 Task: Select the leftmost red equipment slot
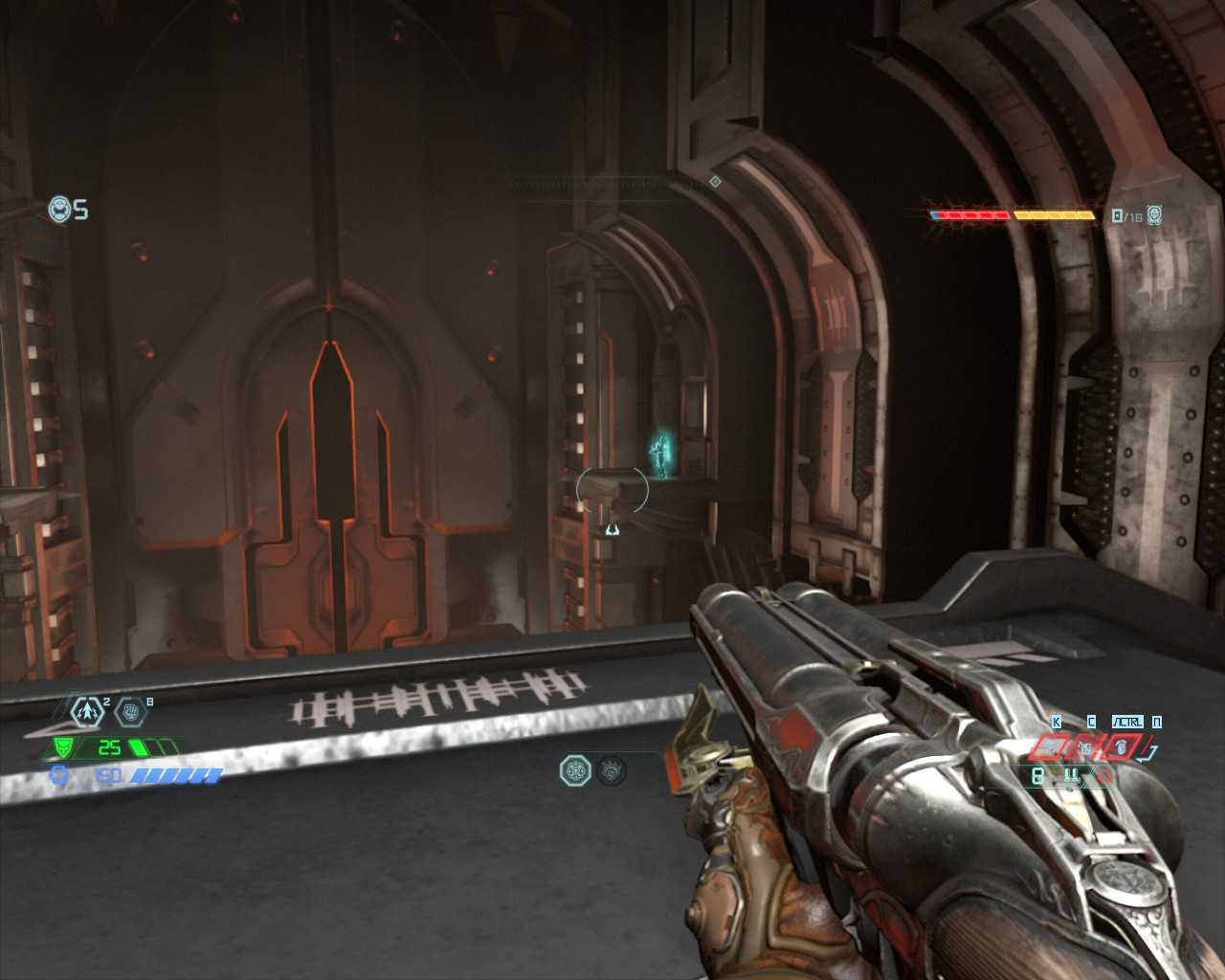(1047, 746)
